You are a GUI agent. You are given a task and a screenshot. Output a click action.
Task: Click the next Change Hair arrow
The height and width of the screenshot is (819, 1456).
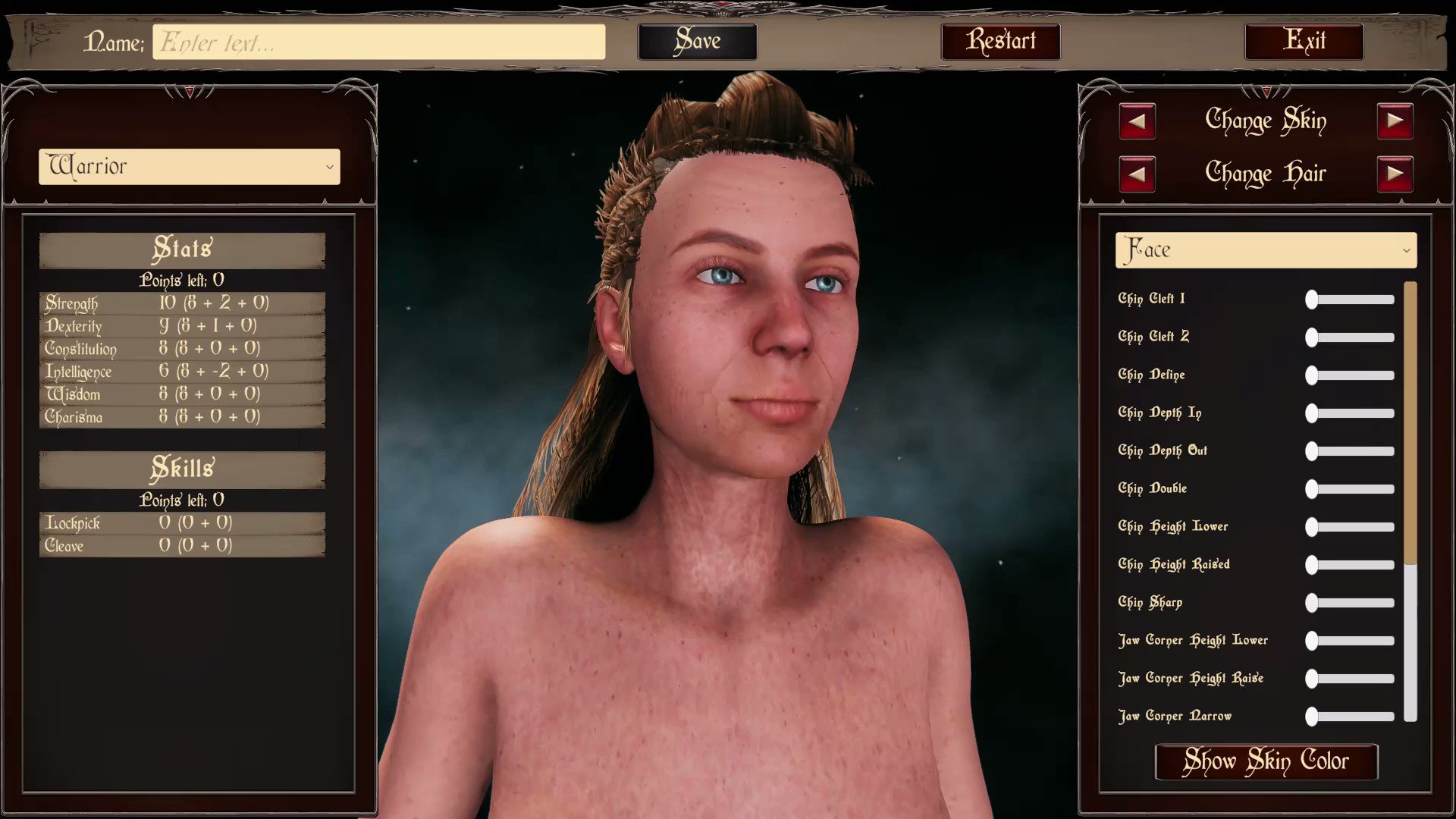click(x=1395, y=173)
